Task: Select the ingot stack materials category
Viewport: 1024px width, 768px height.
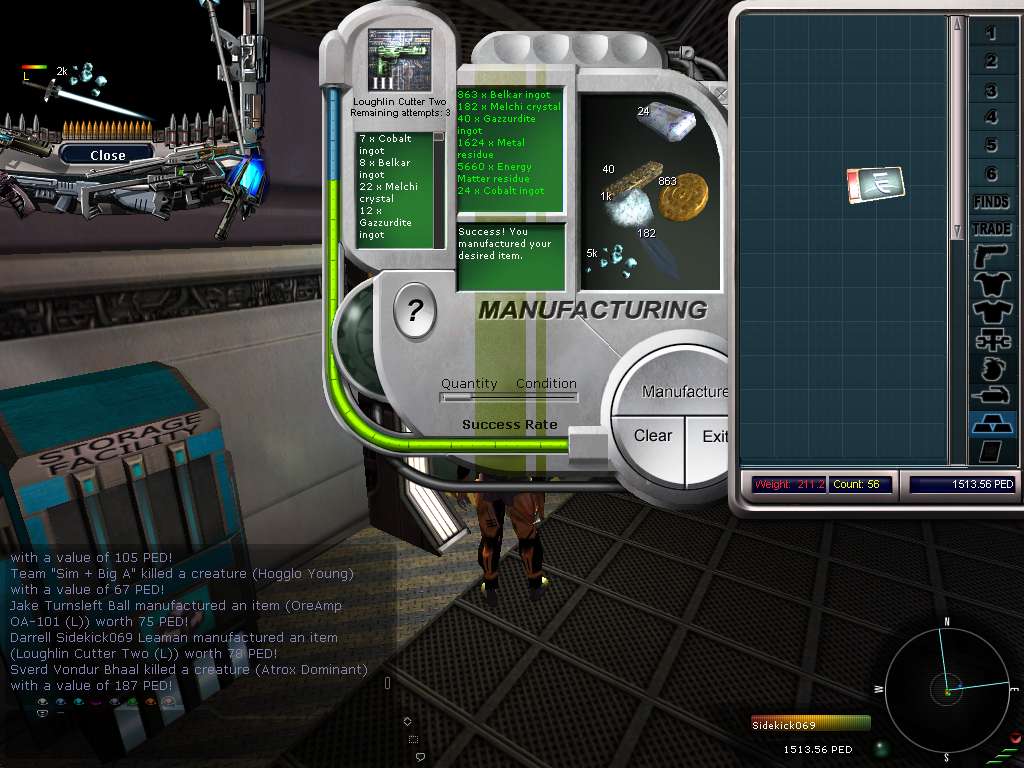Action: pyautogui.click(x=991, y=424)
